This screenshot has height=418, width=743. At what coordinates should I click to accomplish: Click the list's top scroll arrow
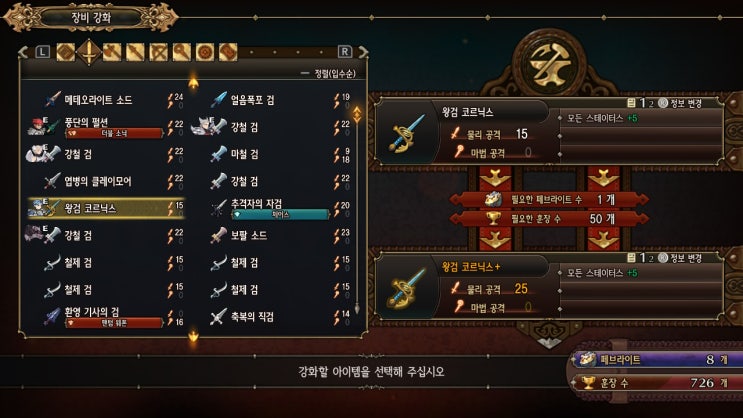[x=193, y=82]
